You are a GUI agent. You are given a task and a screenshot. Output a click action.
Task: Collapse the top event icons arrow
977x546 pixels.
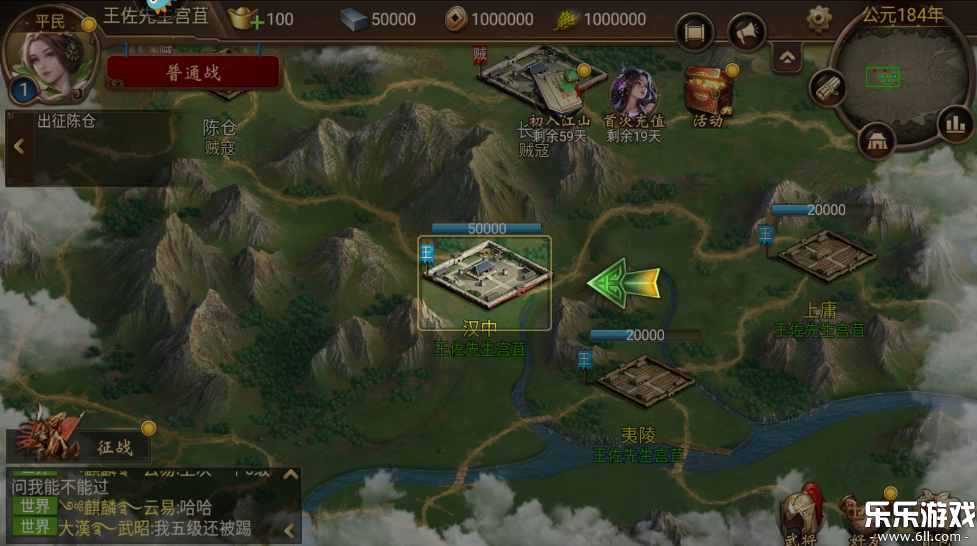[788, 57]
